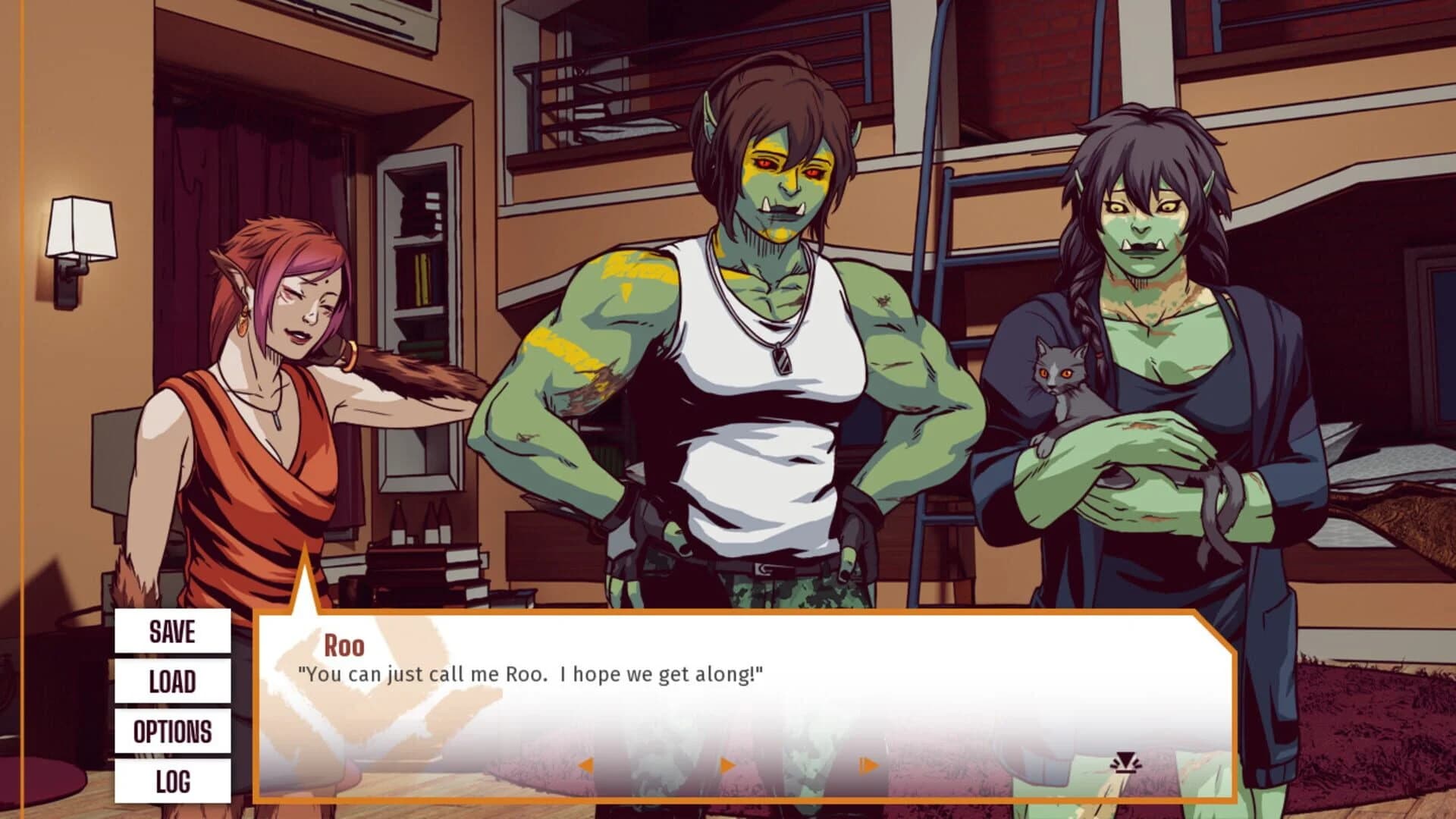Open the LOAD screen

point(173,681)
